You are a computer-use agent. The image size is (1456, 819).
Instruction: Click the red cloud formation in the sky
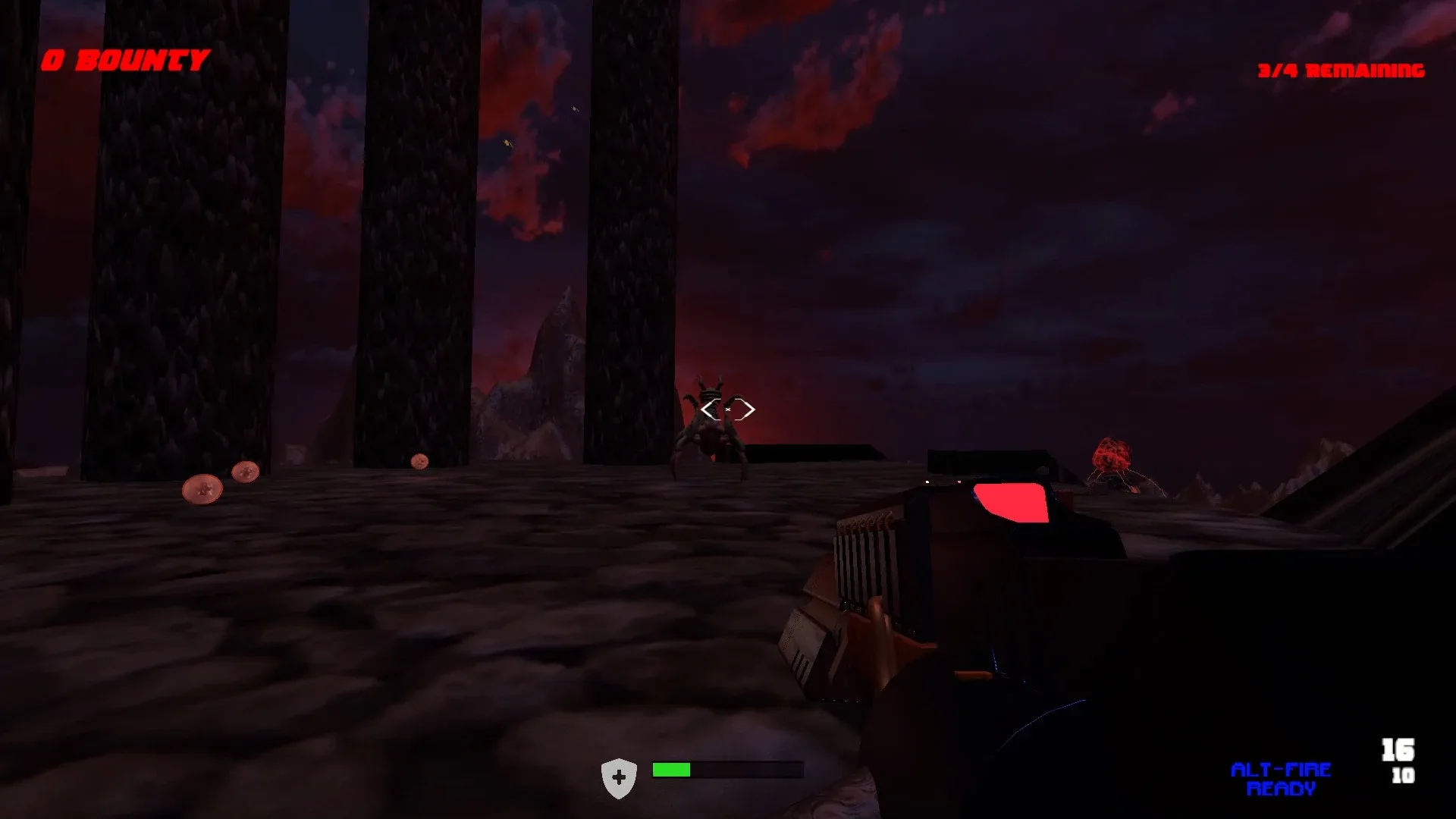tap(819, 91)
